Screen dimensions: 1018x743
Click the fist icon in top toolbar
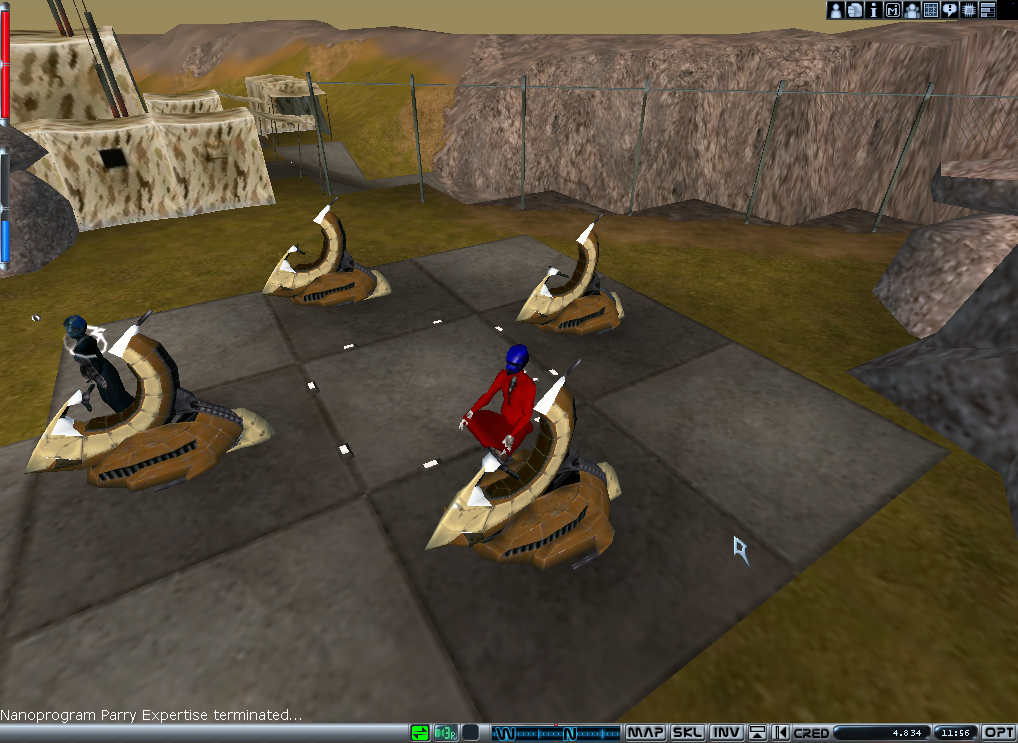pos(855,10)
